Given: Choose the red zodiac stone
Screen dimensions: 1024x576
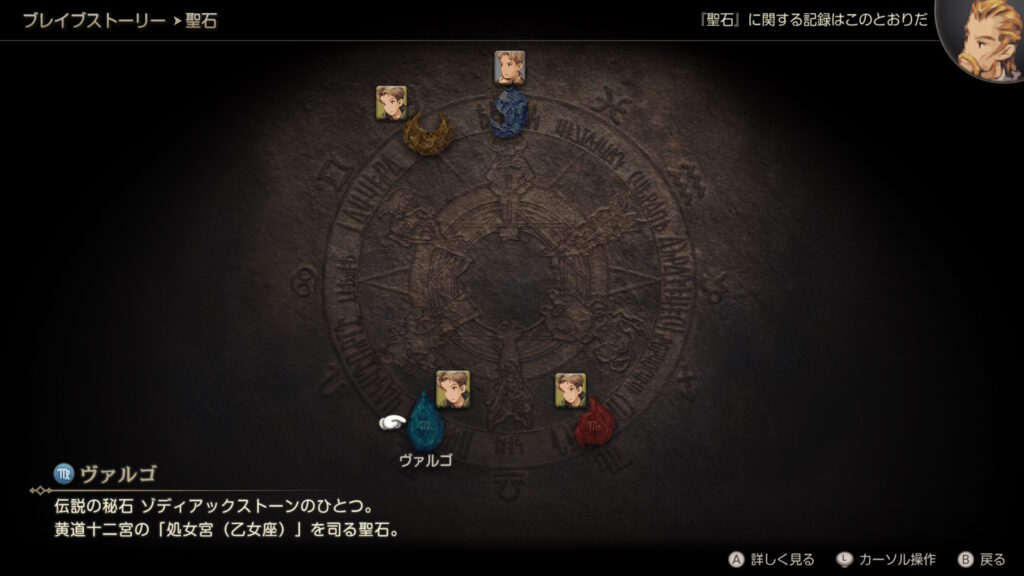Looking at the screenshot, I should click(595, 422).
